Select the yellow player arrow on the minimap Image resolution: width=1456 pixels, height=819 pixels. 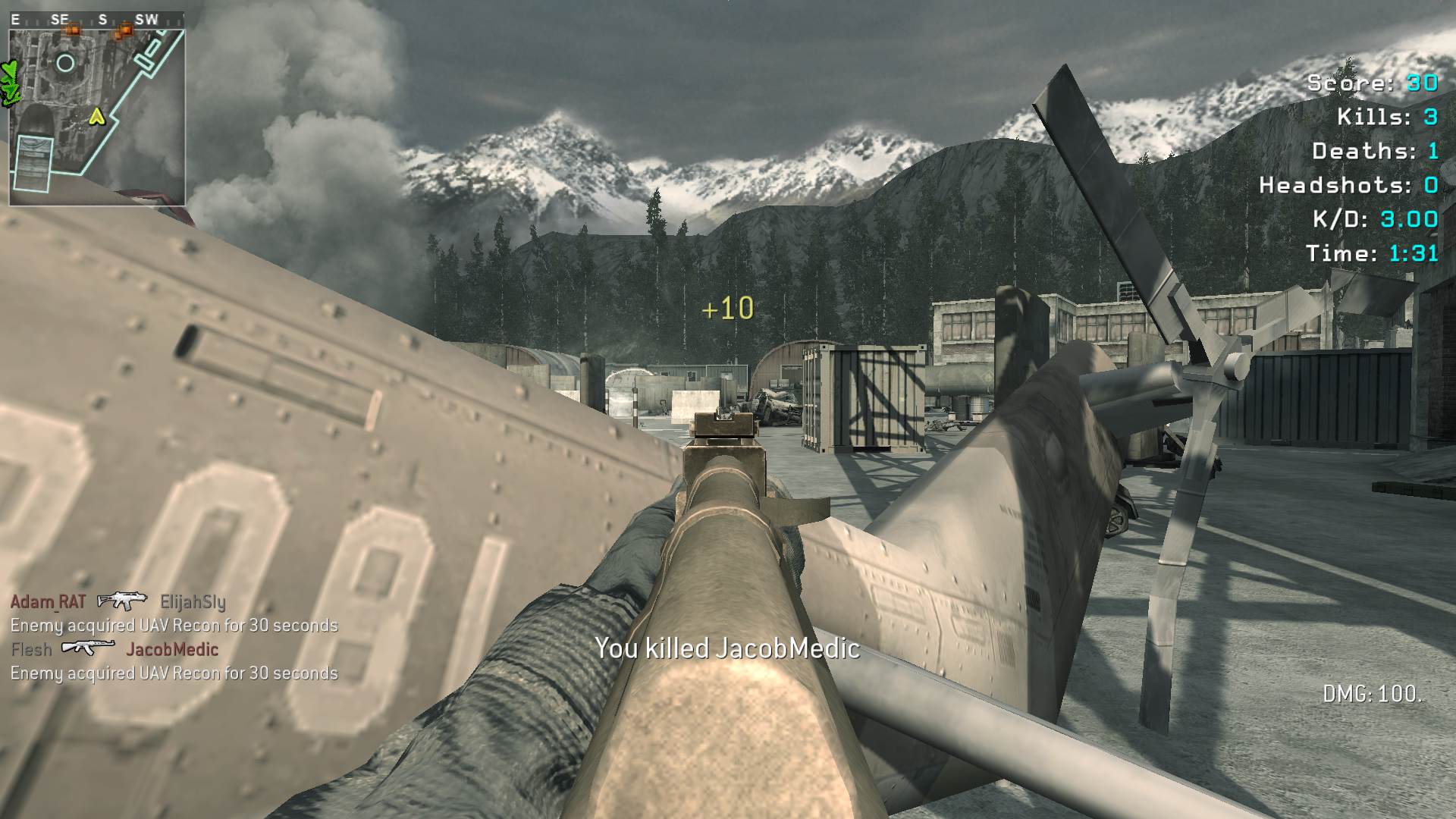pyautogui.click(x=96, y=116)
